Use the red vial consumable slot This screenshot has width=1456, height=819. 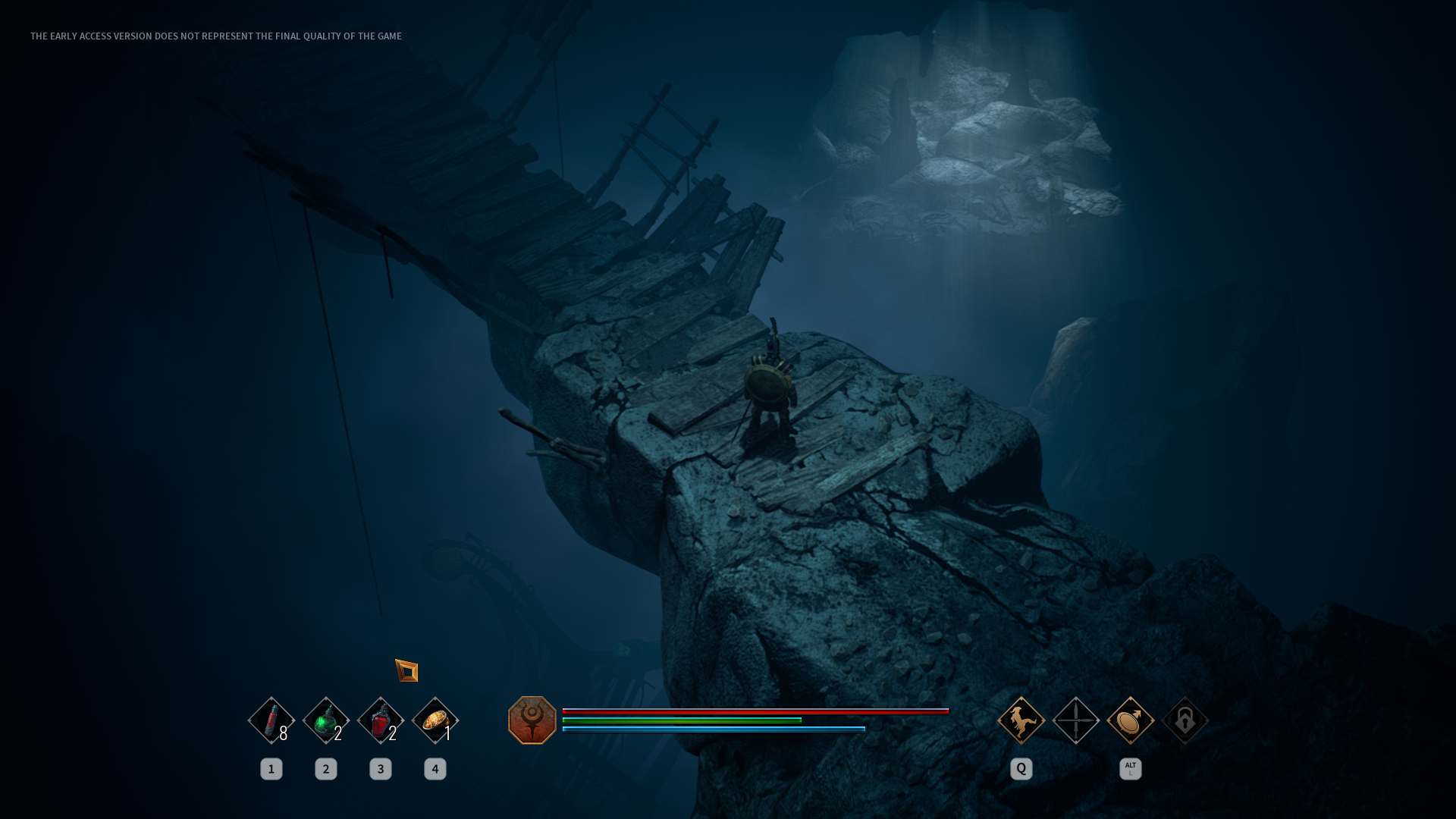click(x=271, y=720)
